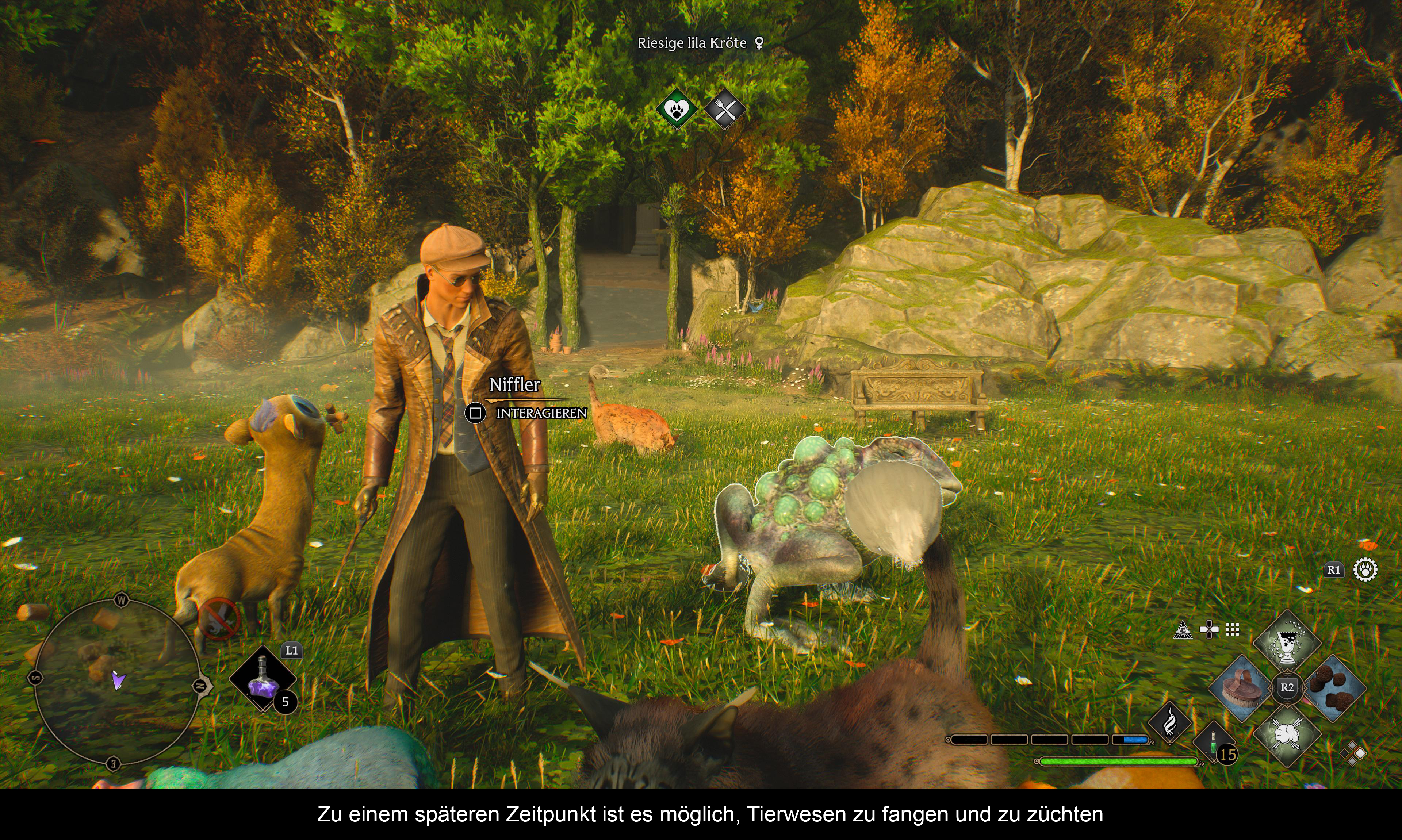The image size is (1402, 840).
Task: Click the beast paw gear icon
Action: [1365, 569]
